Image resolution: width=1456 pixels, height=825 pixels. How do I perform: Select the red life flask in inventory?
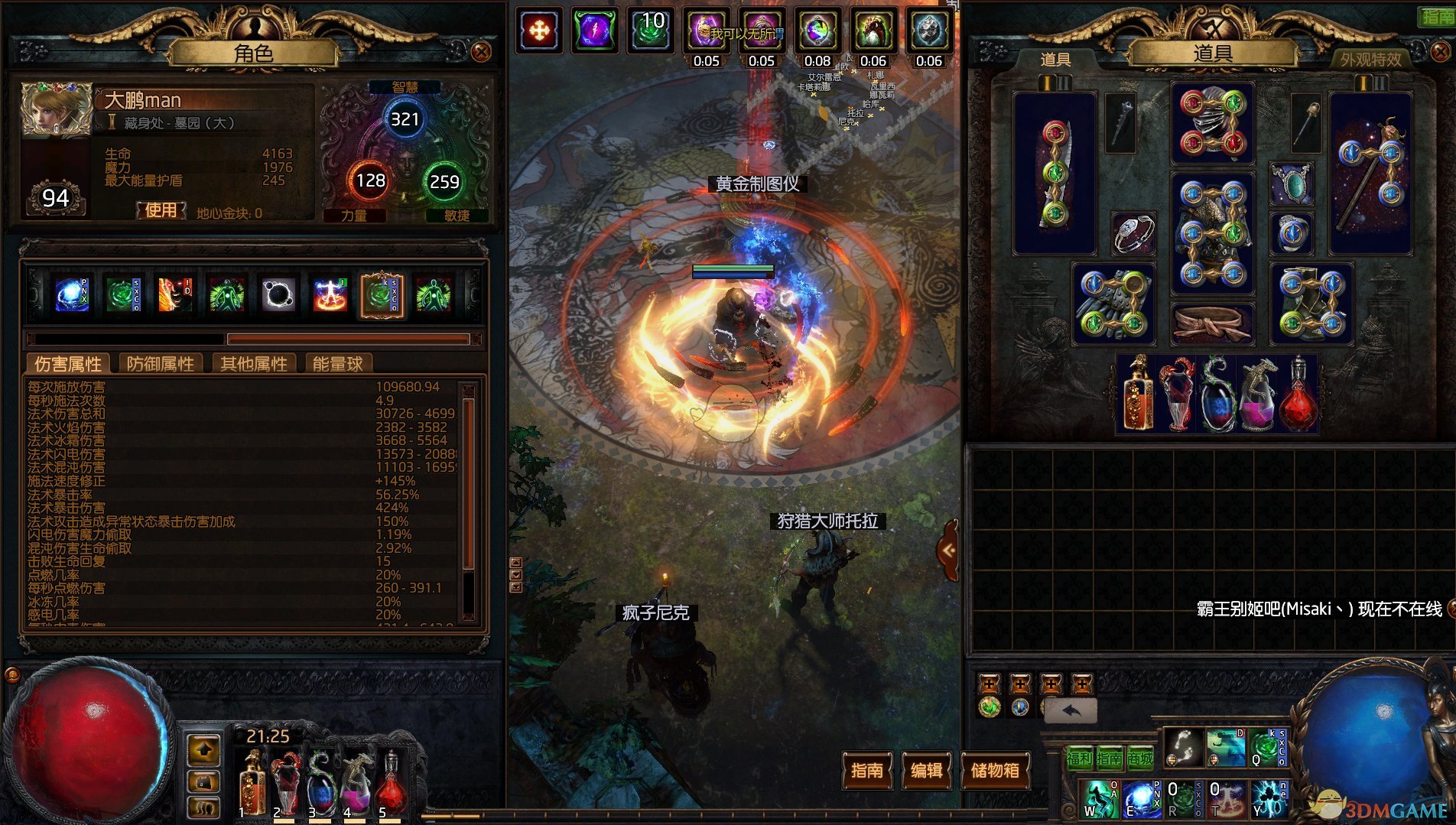click(1298, 395)
